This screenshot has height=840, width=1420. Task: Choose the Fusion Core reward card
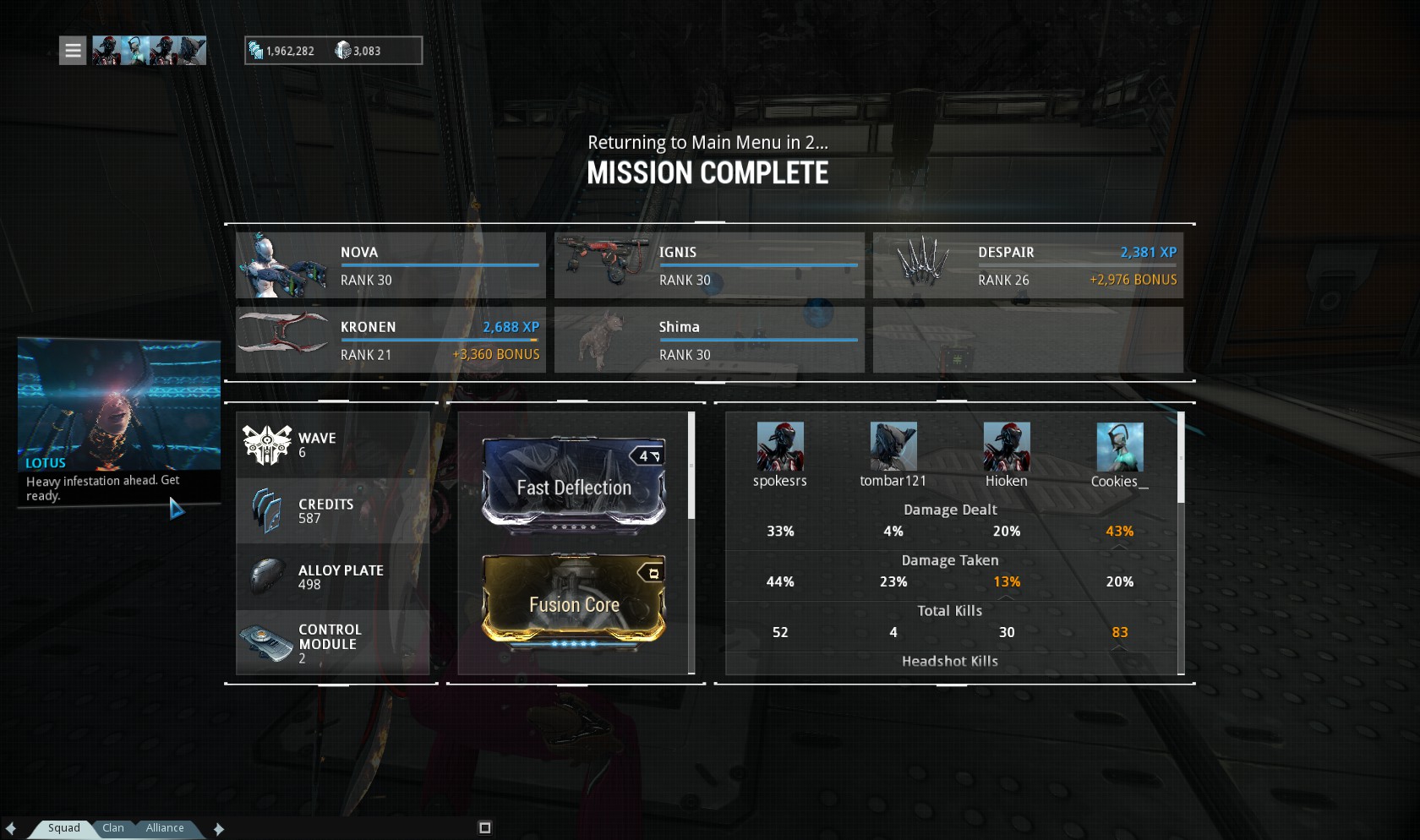(574, 601)
